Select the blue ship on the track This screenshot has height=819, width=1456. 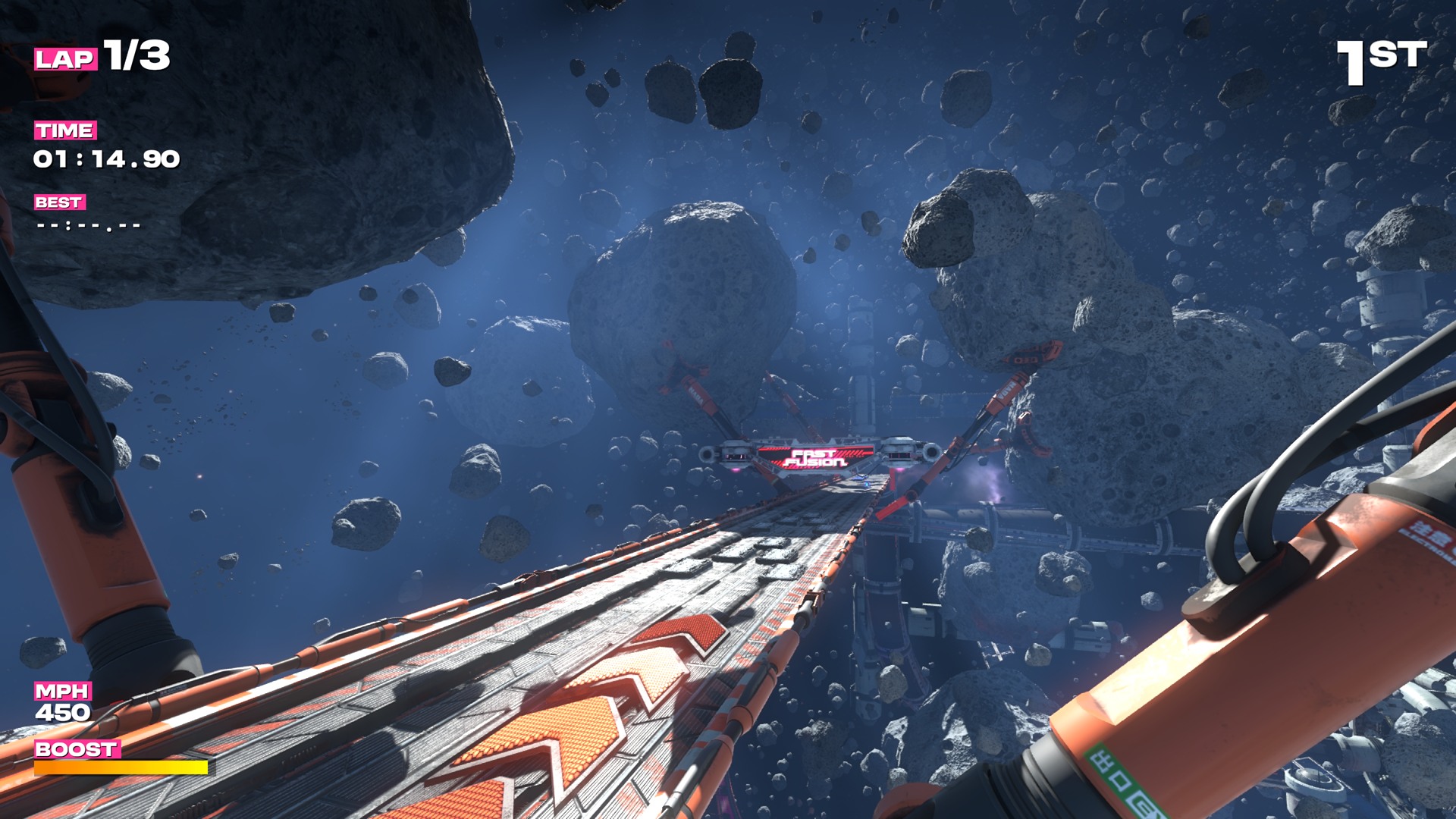[x=859, y=478]
